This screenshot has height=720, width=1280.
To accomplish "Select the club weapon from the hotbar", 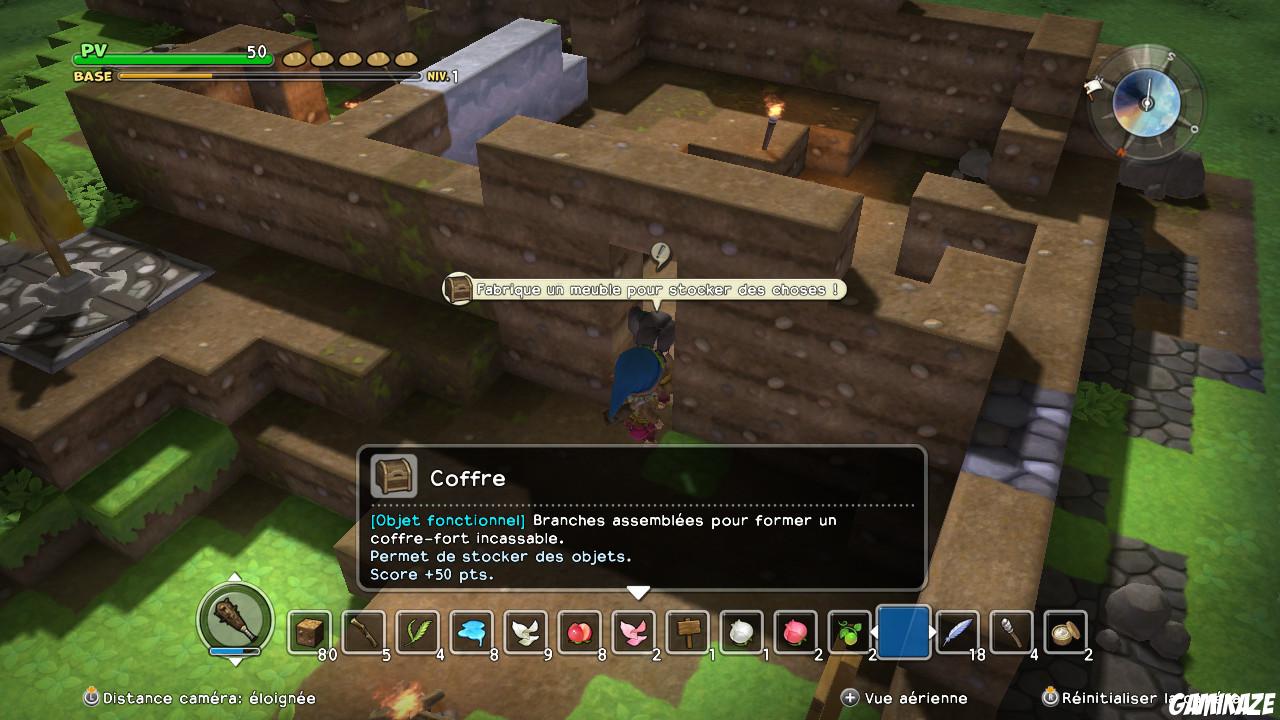I will [x=362, y=632].
